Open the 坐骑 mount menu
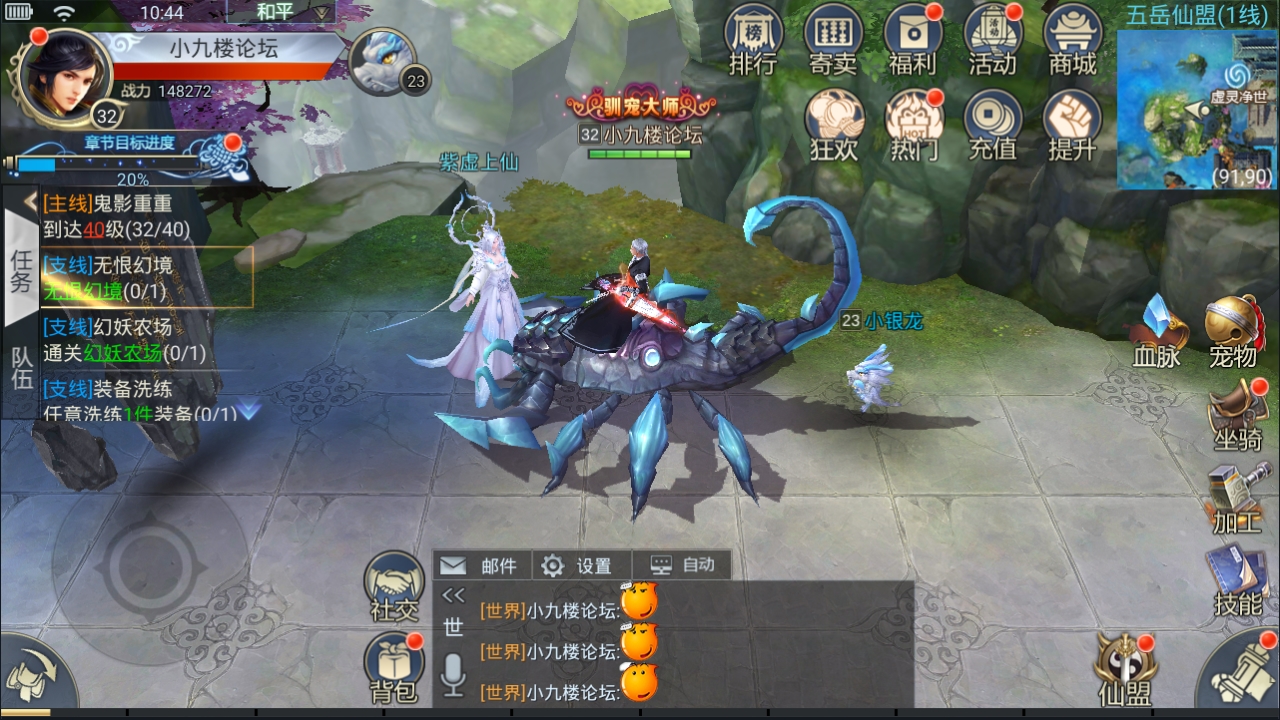 (x=1236, y=416)
